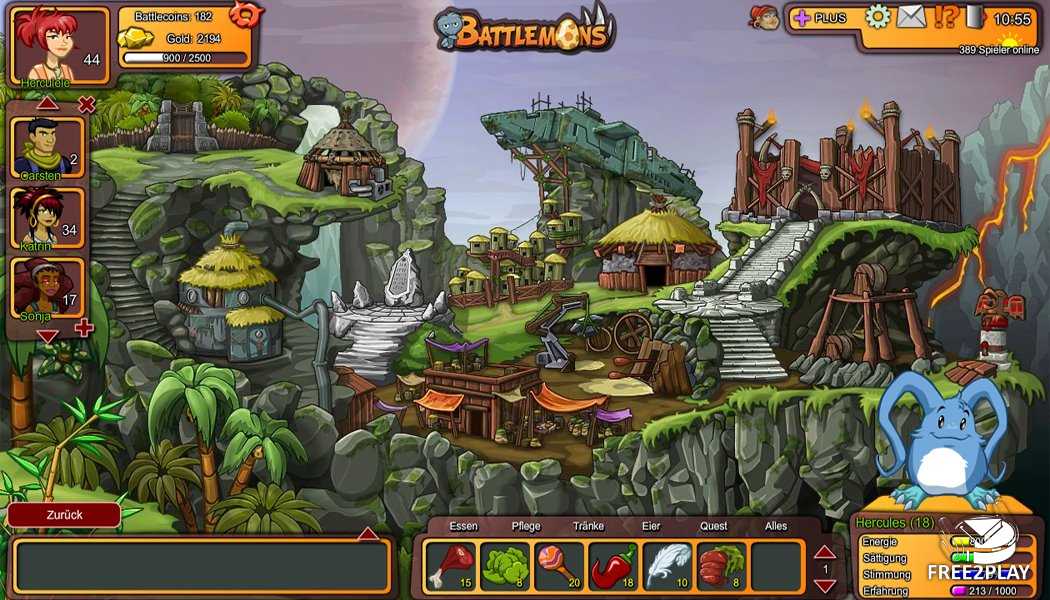Select the meat drumstick item slot
This screenshot has height=600, width=1050.
451,566
